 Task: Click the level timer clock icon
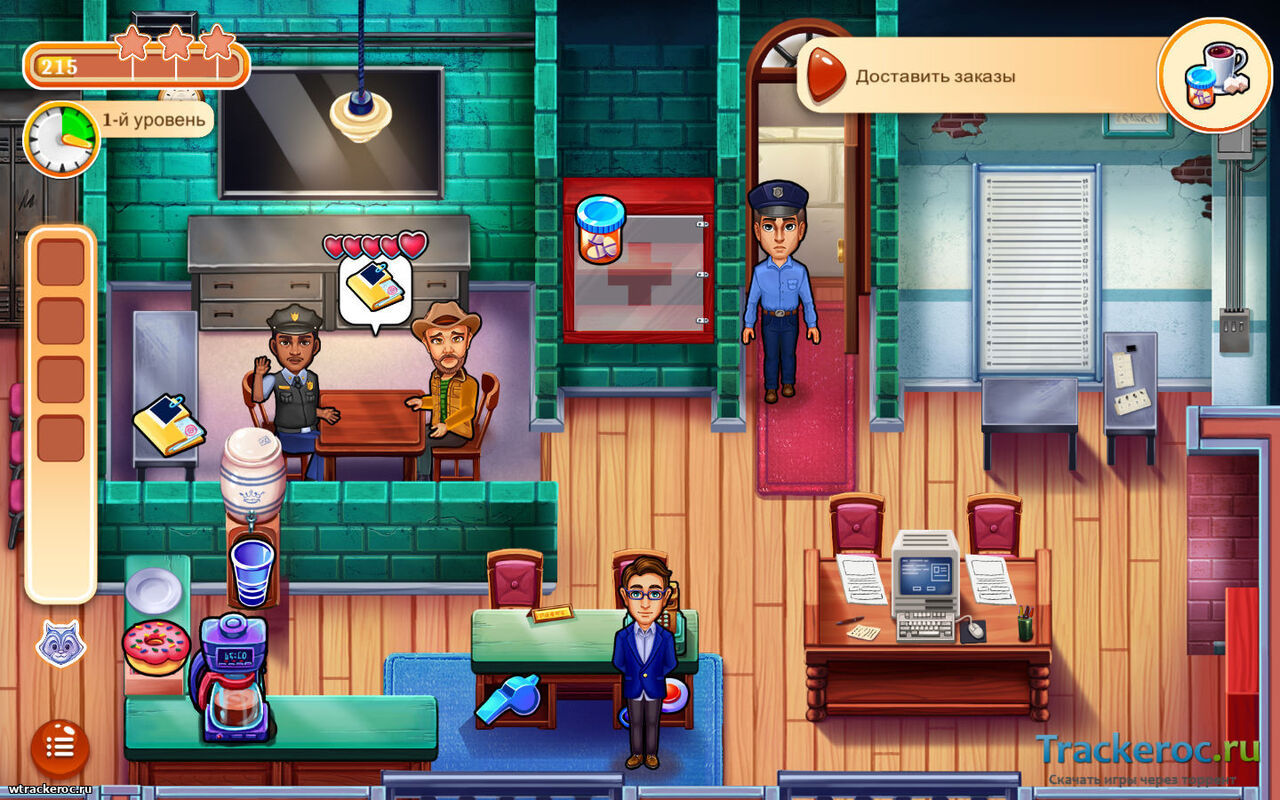click(60, 138)
